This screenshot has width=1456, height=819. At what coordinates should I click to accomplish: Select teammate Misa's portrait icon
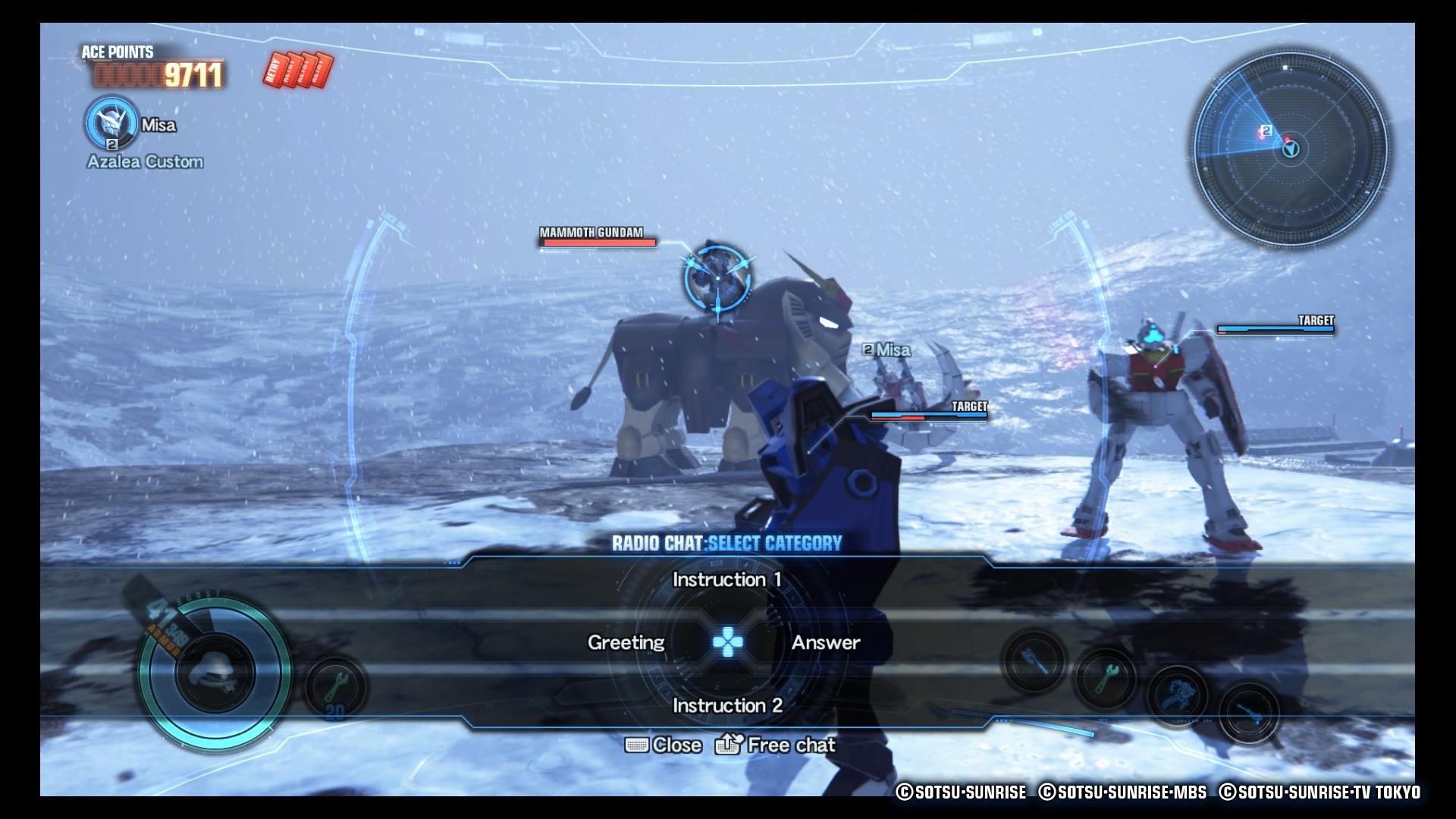(111, 123)
